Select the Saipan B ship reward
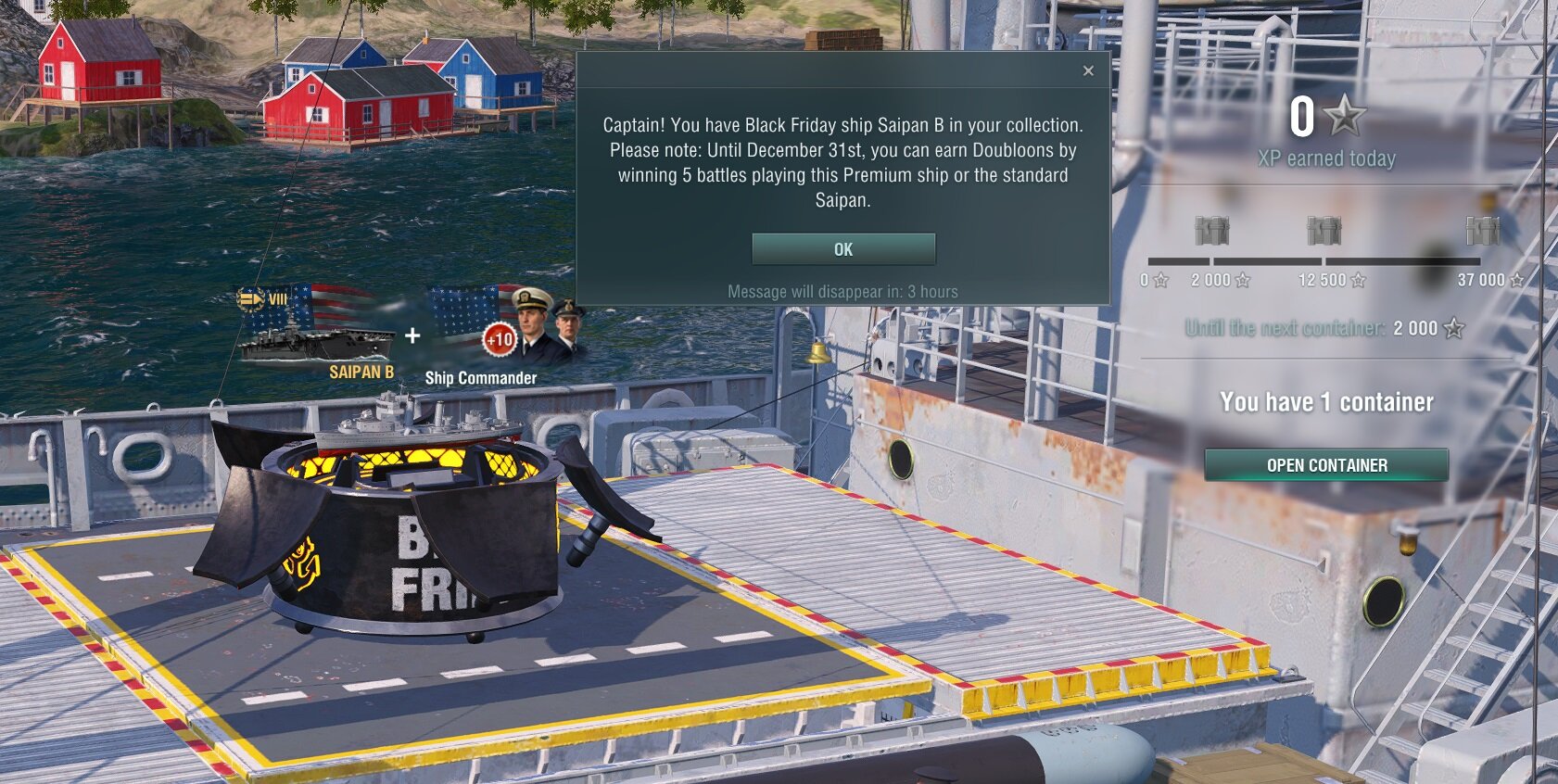The image size is (1558, 784). pyautogui.click(x=318, y=333)
